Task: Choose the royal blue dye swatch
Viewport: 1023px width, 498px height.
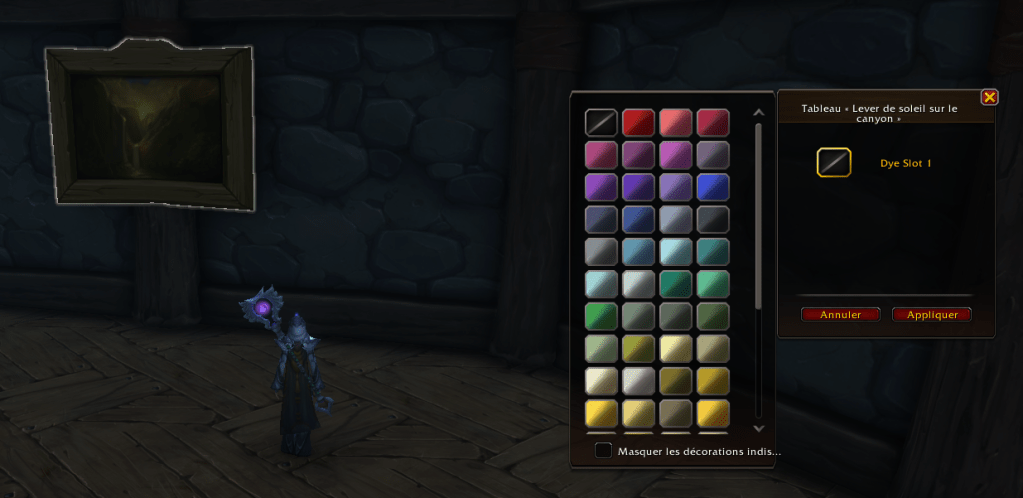Action: [x=712, y=187]
